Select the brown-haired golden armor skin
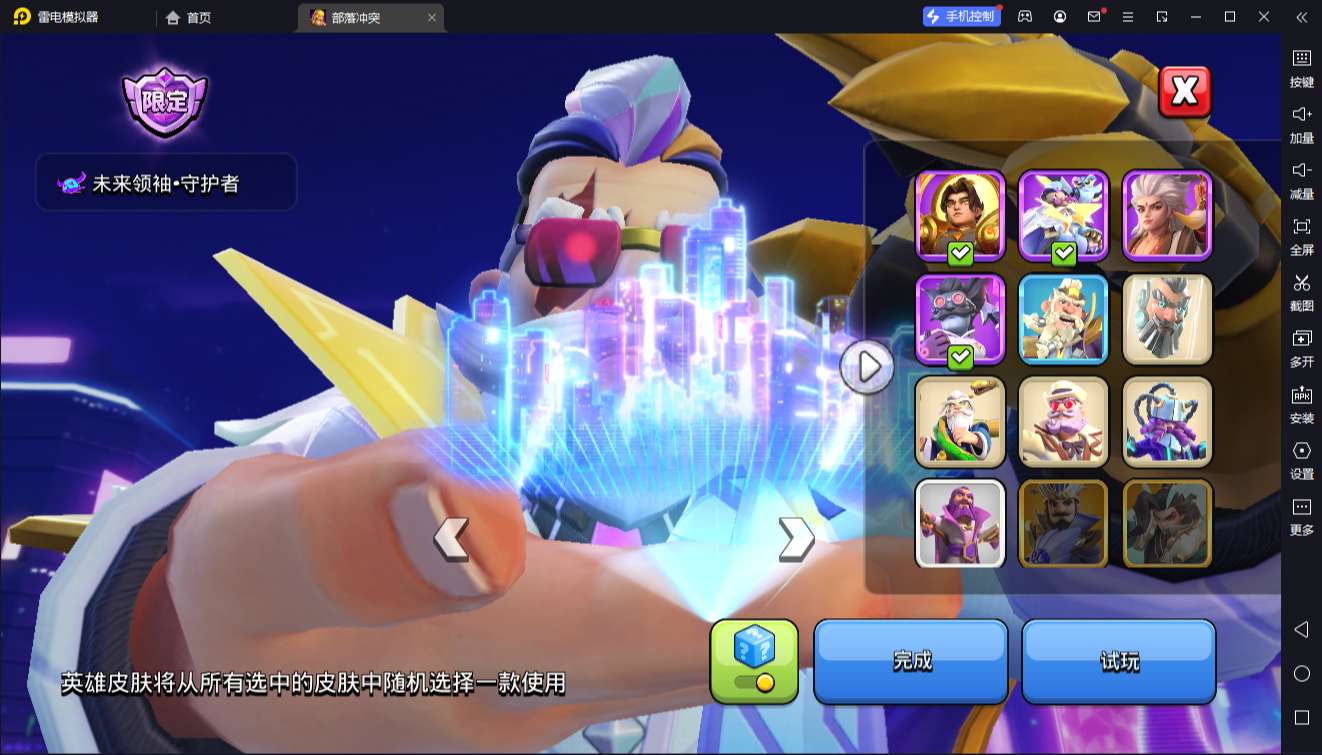Viewport: 1322px width, 755px height. 960,215
